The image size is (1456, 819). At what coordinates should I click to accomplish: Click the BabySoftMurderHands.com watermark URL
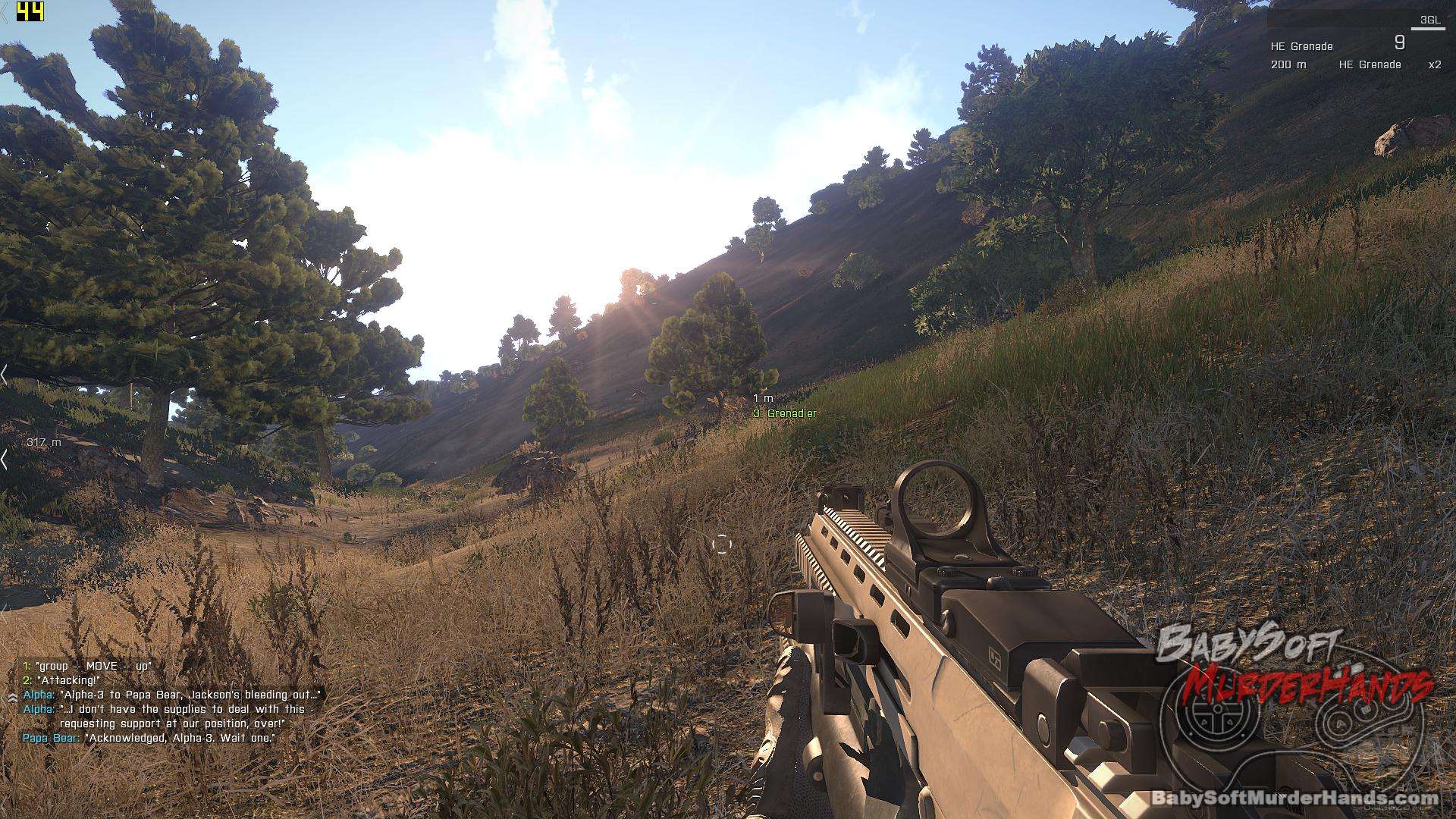click(x=1294, y=798)
